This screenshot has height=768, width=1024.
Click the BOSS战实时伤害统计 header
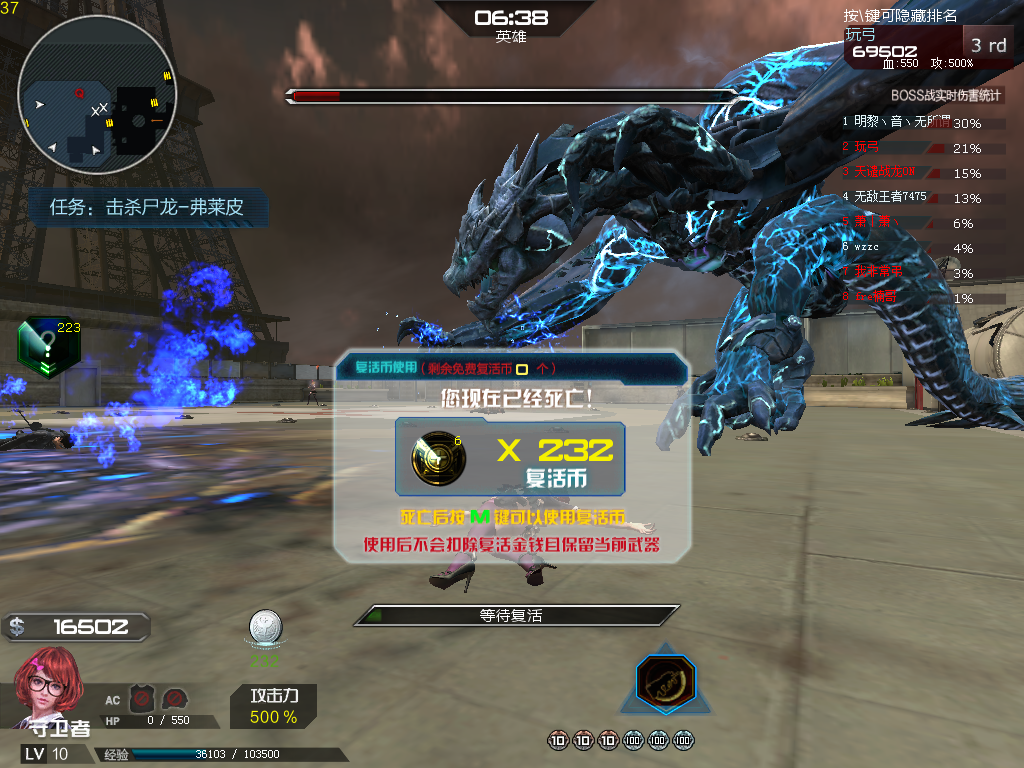pyautogui.click(x=945, y=96)
